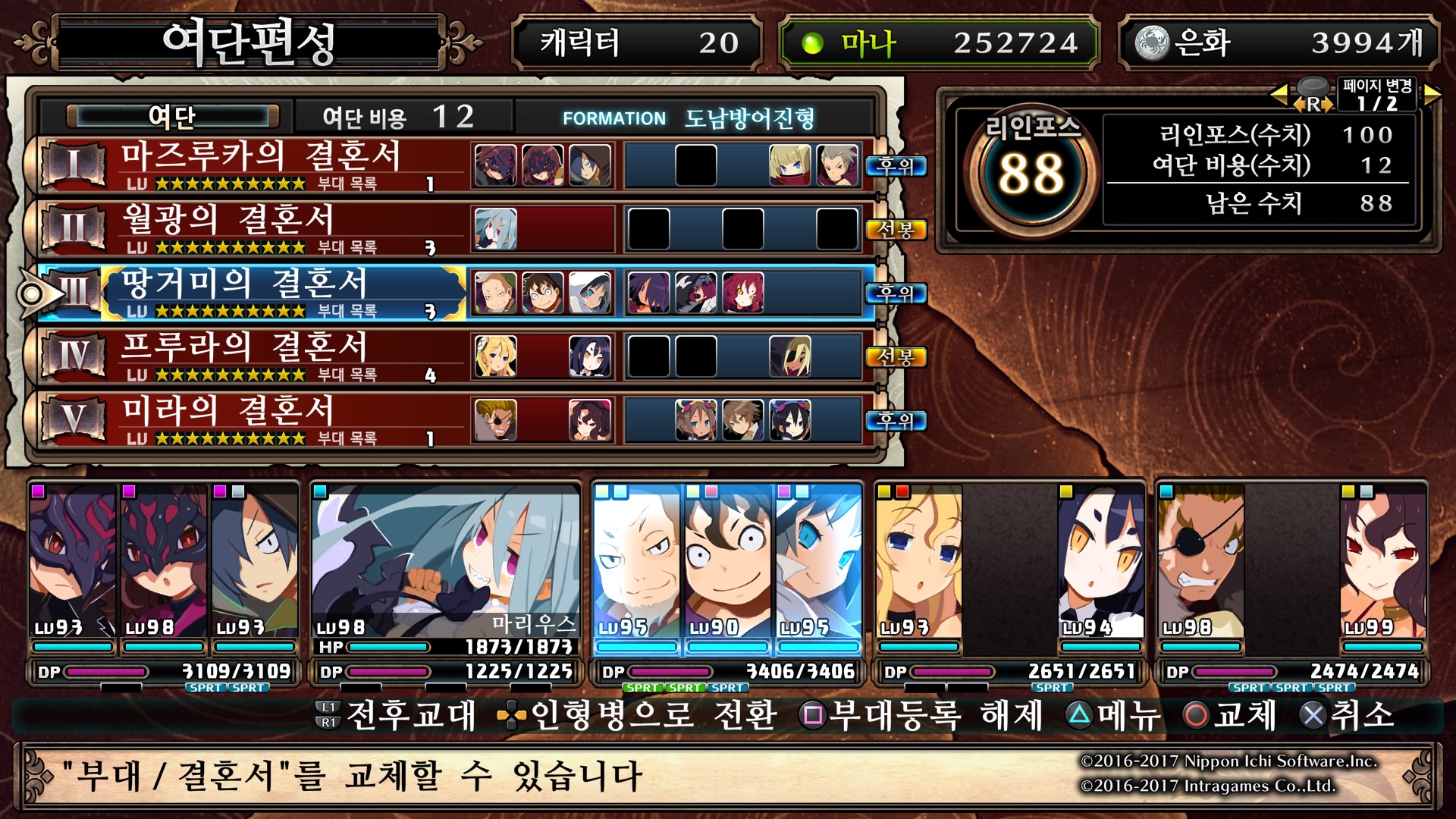Select the black-haired yellow-eyed LV94 portrait

(1100, 561)
